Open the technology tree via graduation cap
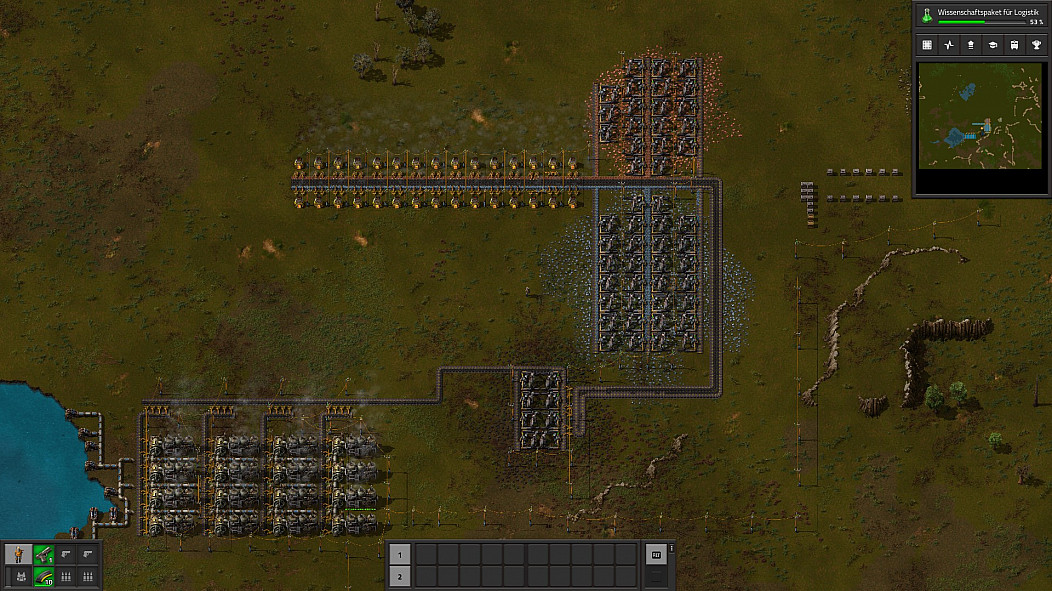Screen dimensions: 1052x591 (x=993, y=45)
